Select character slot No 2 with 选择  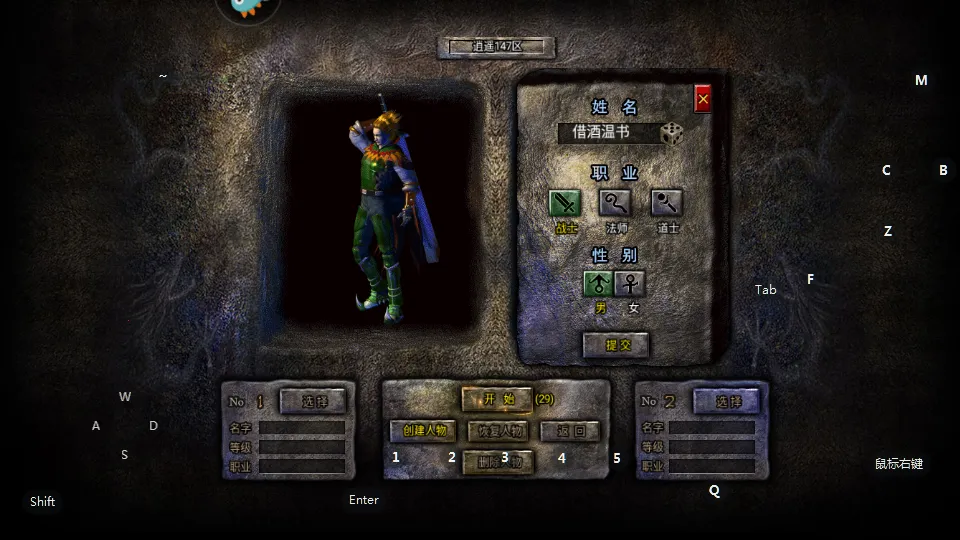tap(724, 401)
